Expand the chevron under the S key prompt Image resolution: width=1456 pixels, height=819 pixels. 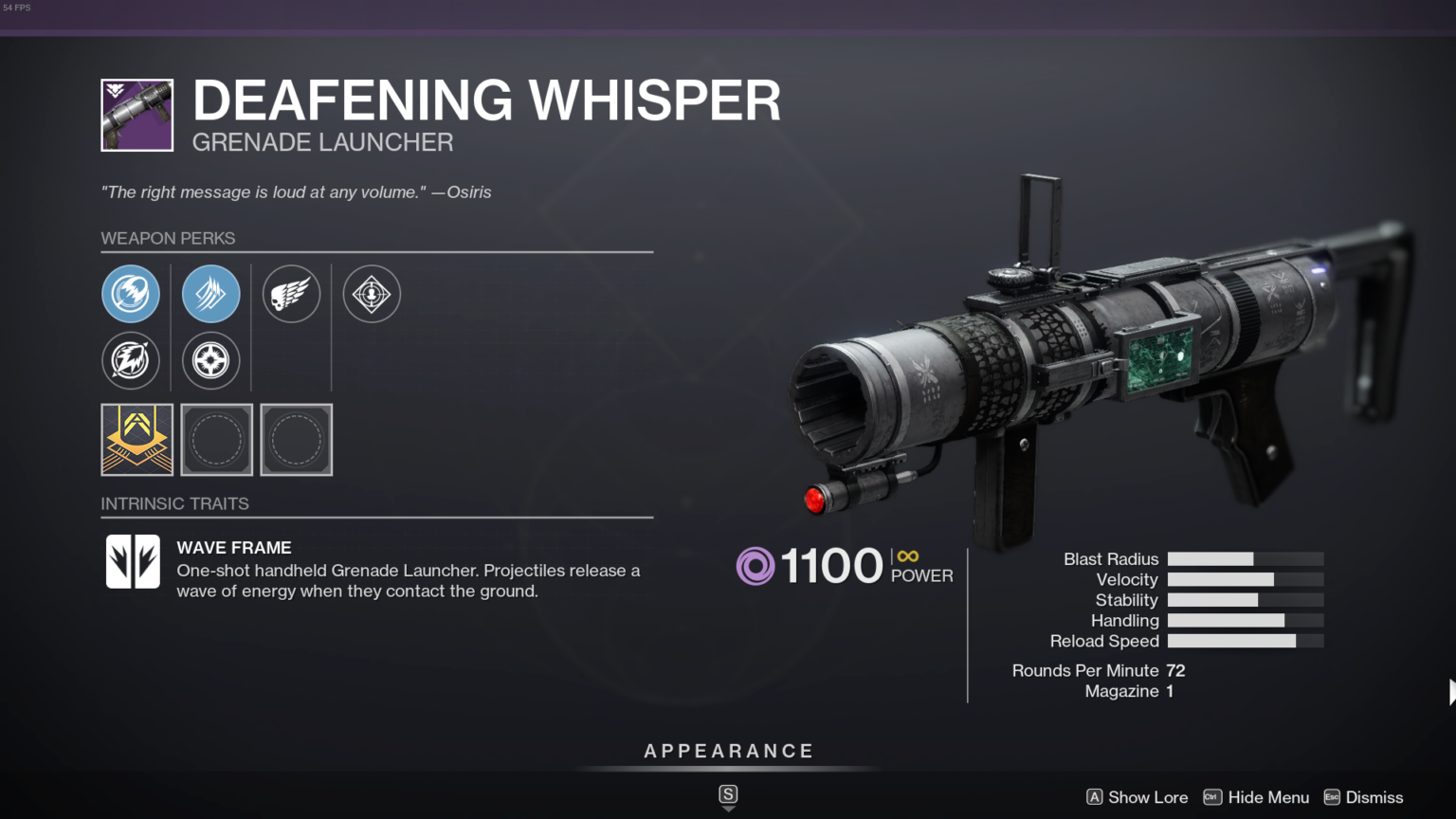(728, 808)
